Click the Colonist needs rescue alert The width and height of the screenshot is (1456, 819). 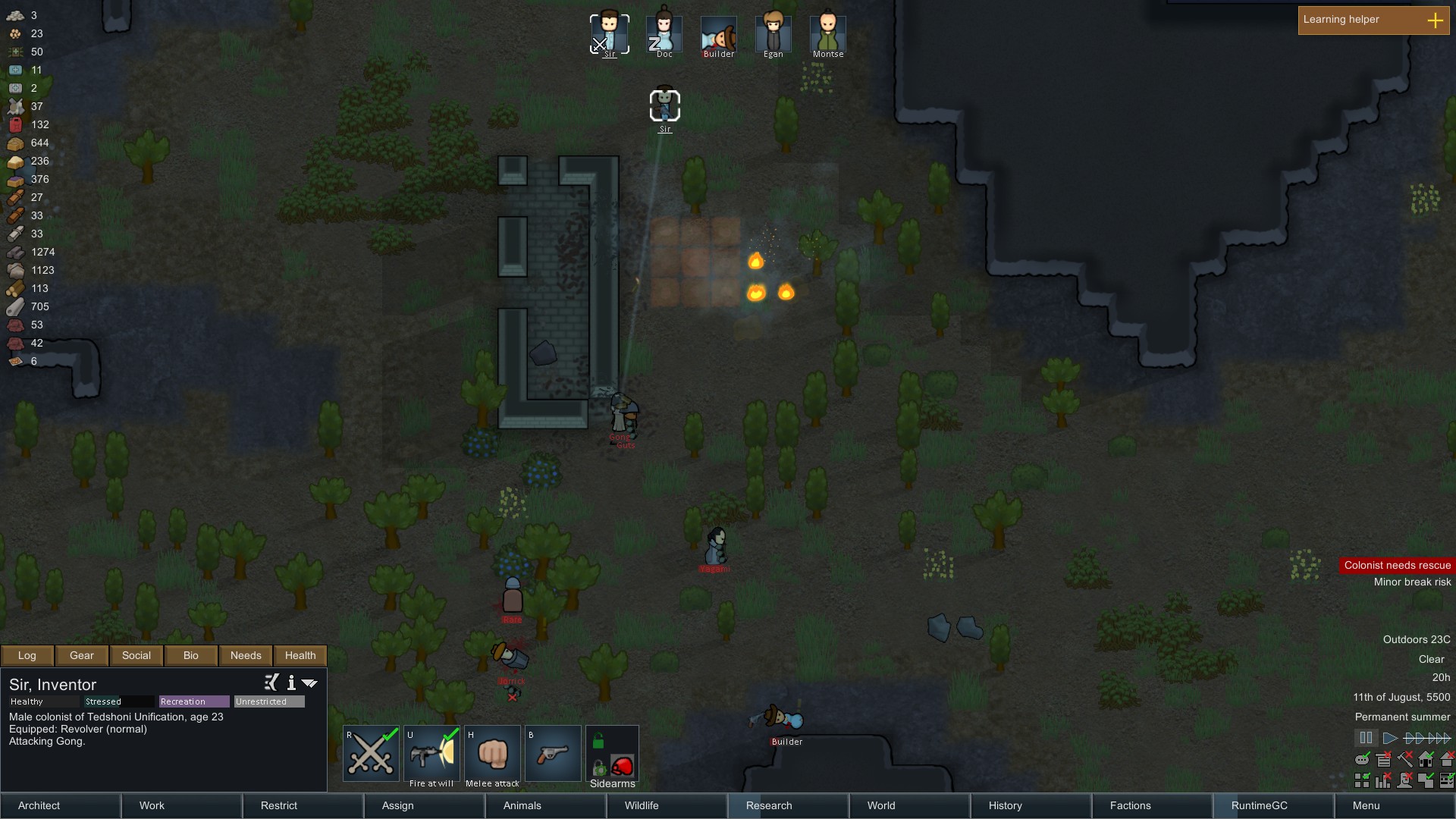pos(1398,565)
